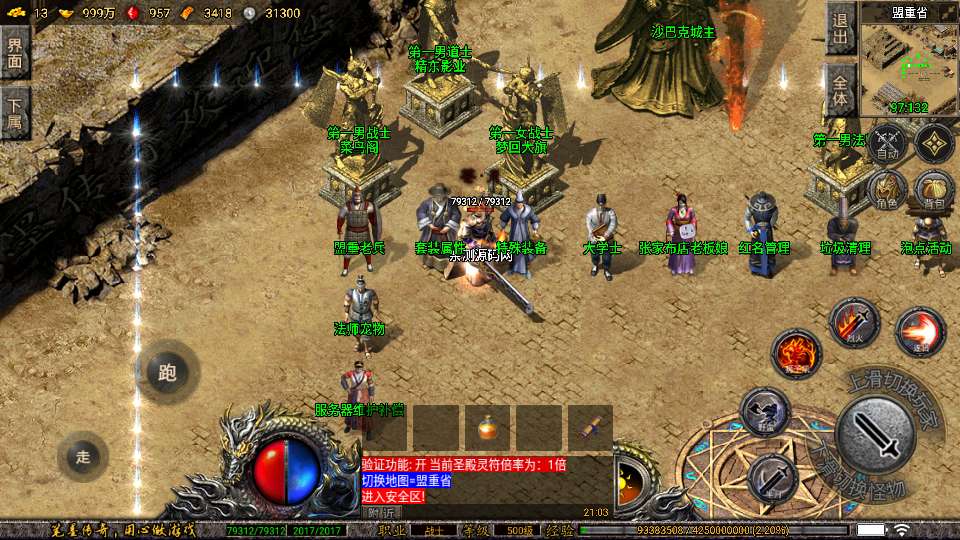Click the 附近 nearby chat tab
This screenshot has width=960, height=540.
[x=380, y=512]
